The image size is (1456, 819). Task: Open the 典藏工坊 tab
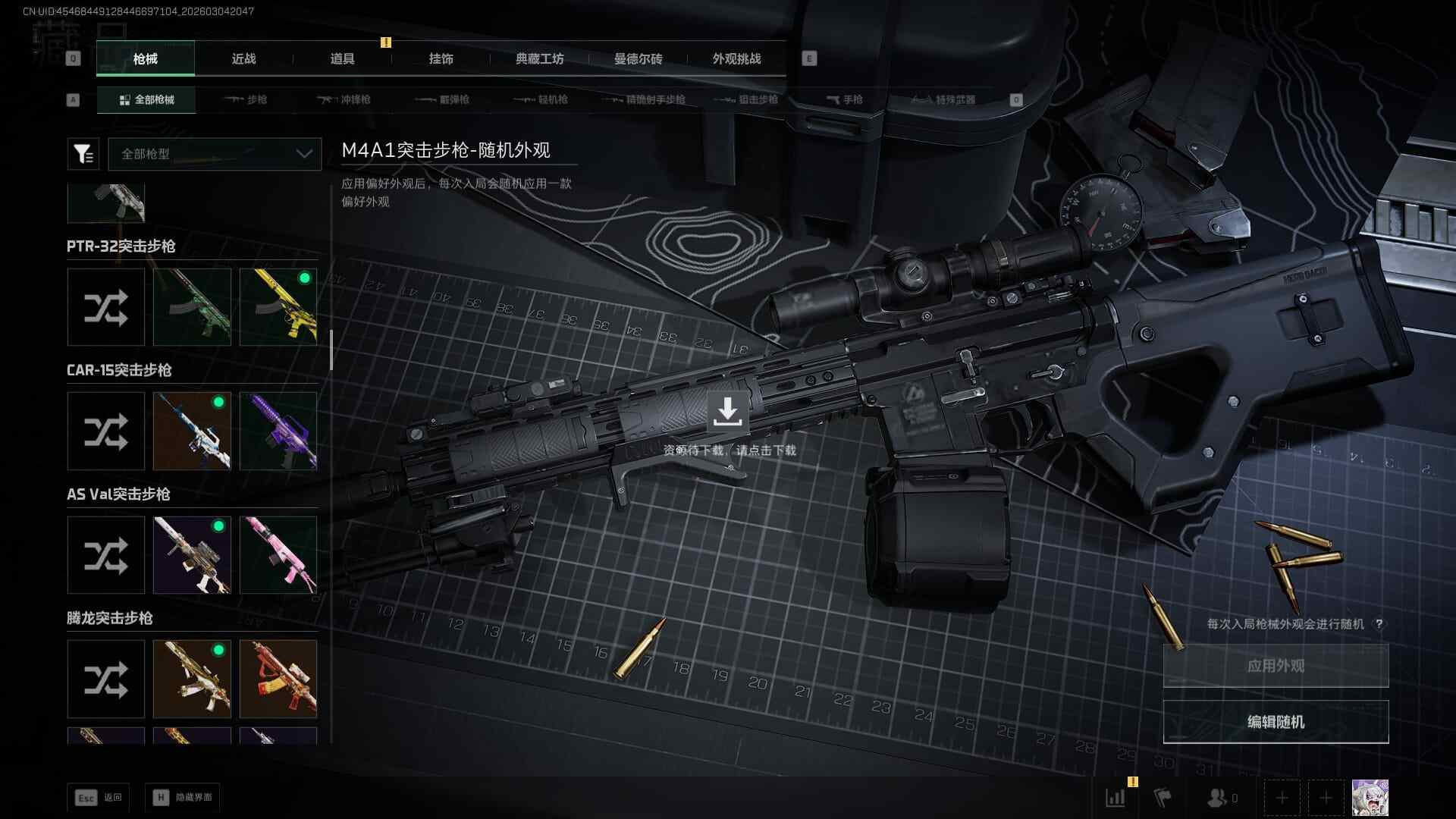pos(539,58)
